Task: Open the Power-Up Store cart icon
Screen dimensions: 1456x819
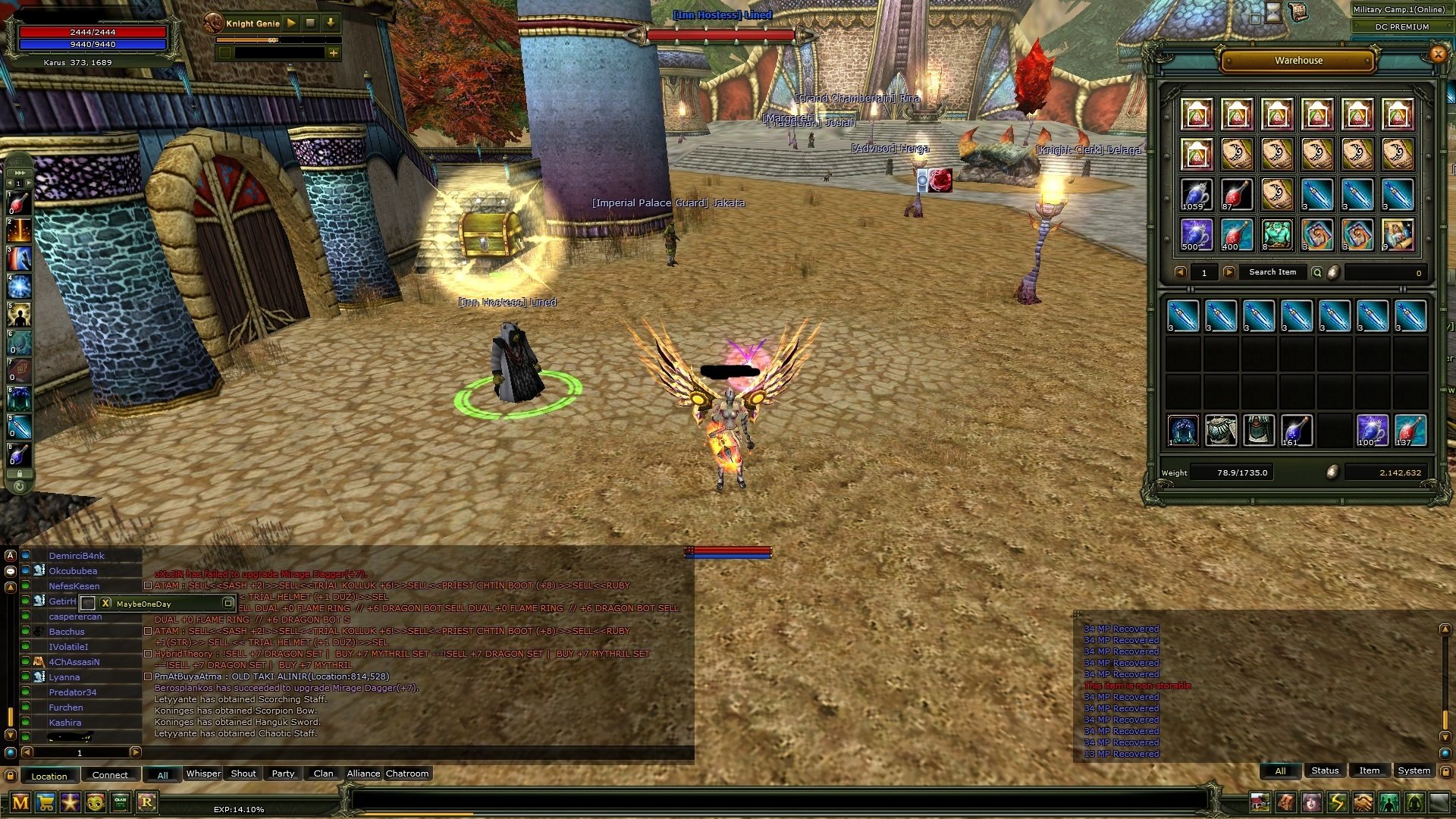Action: tap(44, 802)
